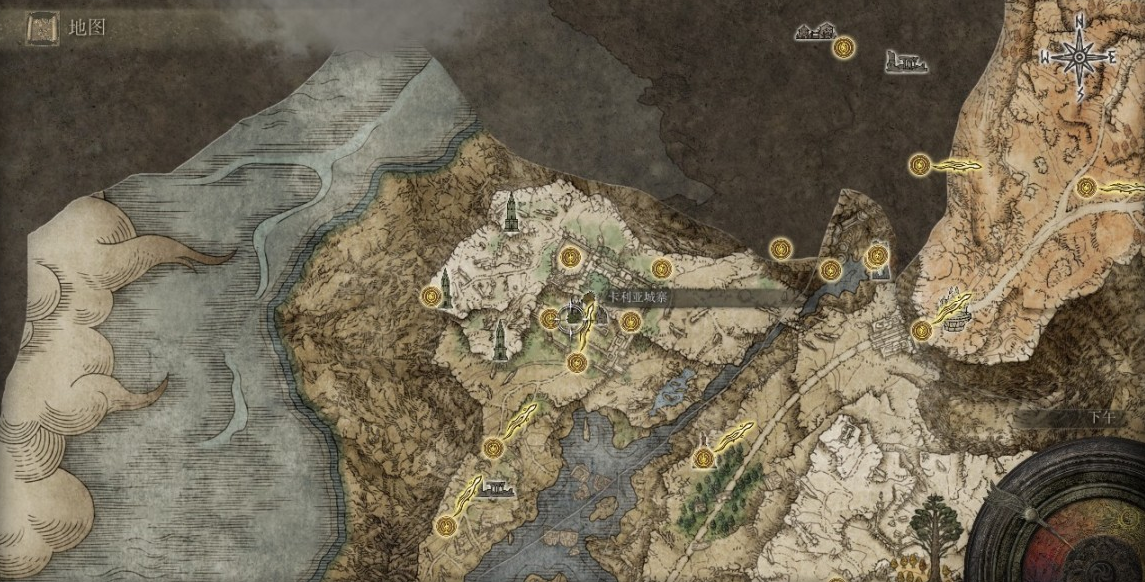Click the compass rose on the map
1145x582 pixels.
(1080, 56)
